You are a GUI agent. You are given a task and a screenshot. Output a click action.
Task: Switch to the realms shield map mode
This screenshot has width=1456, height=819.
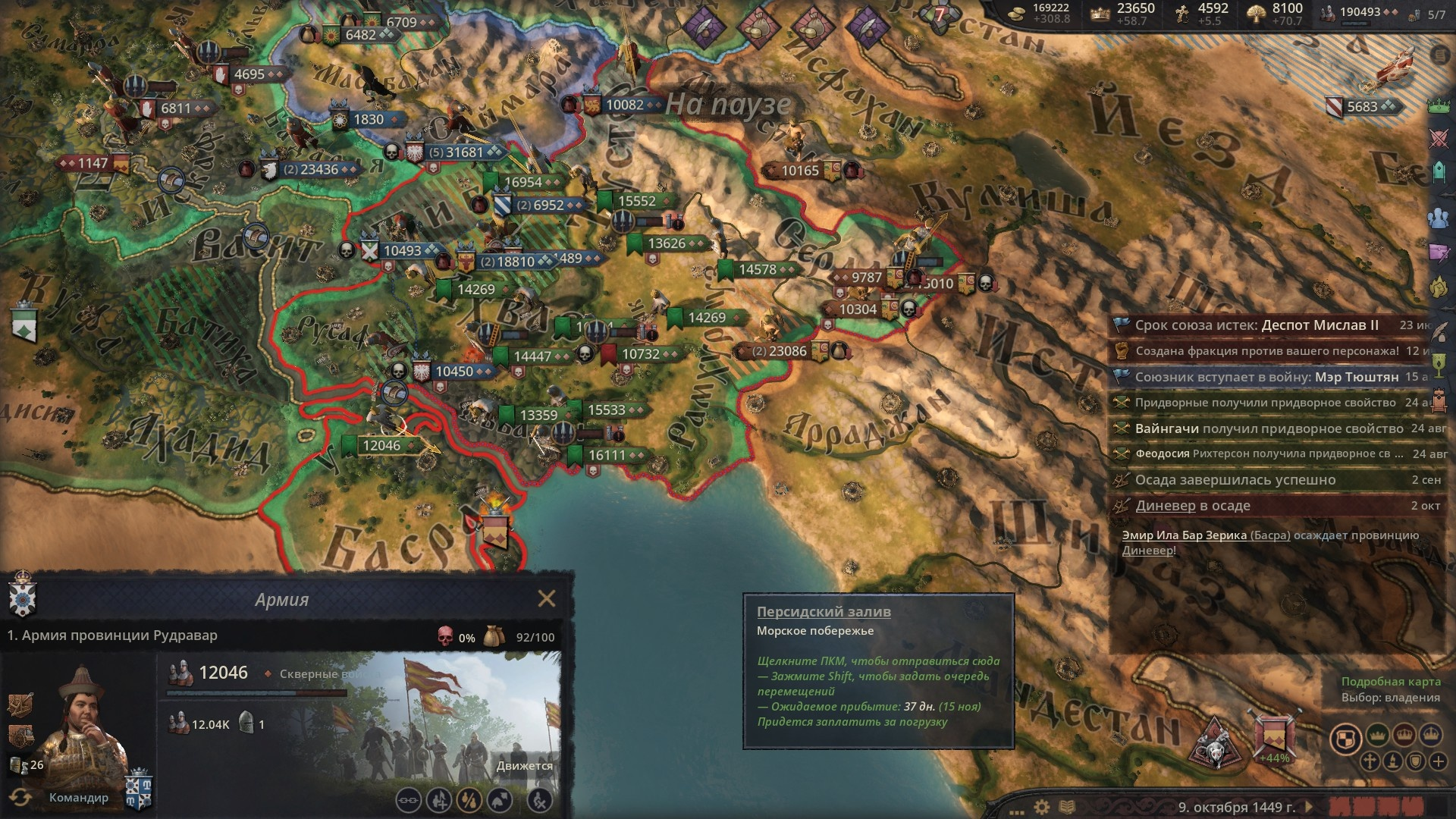click(1346, 738)
